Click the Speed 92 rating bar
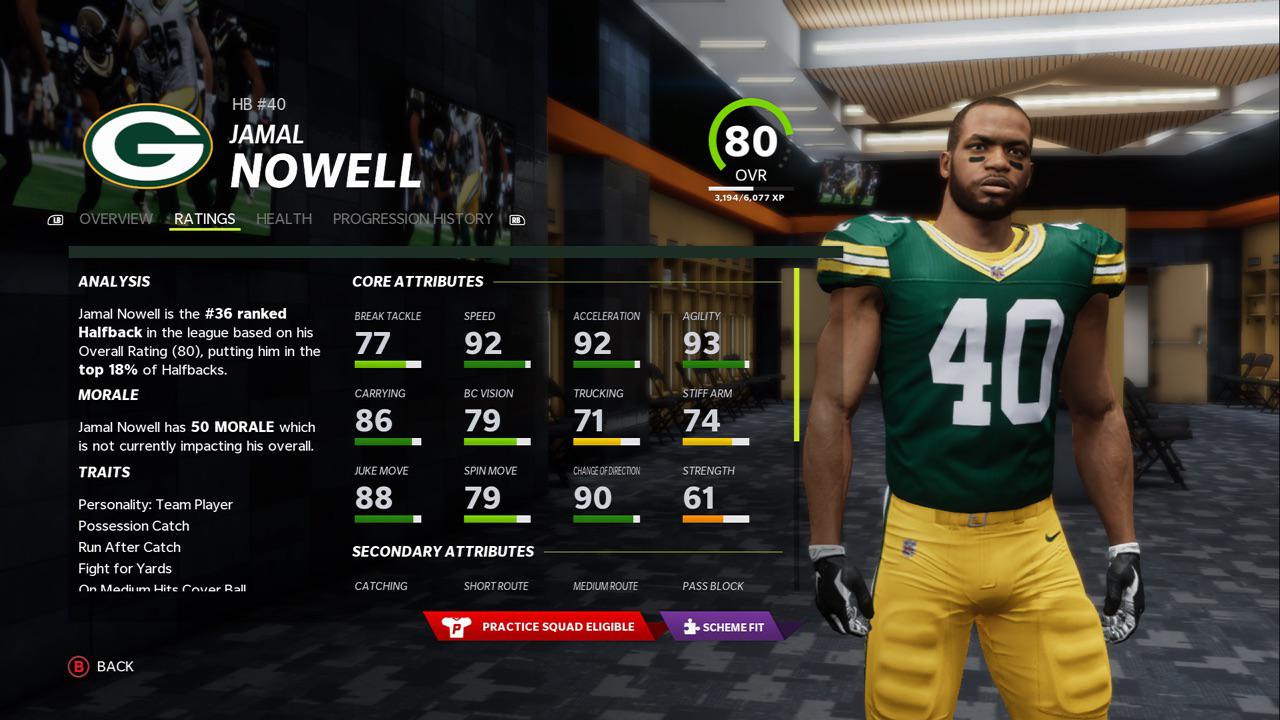This screenshot has height=720, width=1280. click(x=495, y=364)
